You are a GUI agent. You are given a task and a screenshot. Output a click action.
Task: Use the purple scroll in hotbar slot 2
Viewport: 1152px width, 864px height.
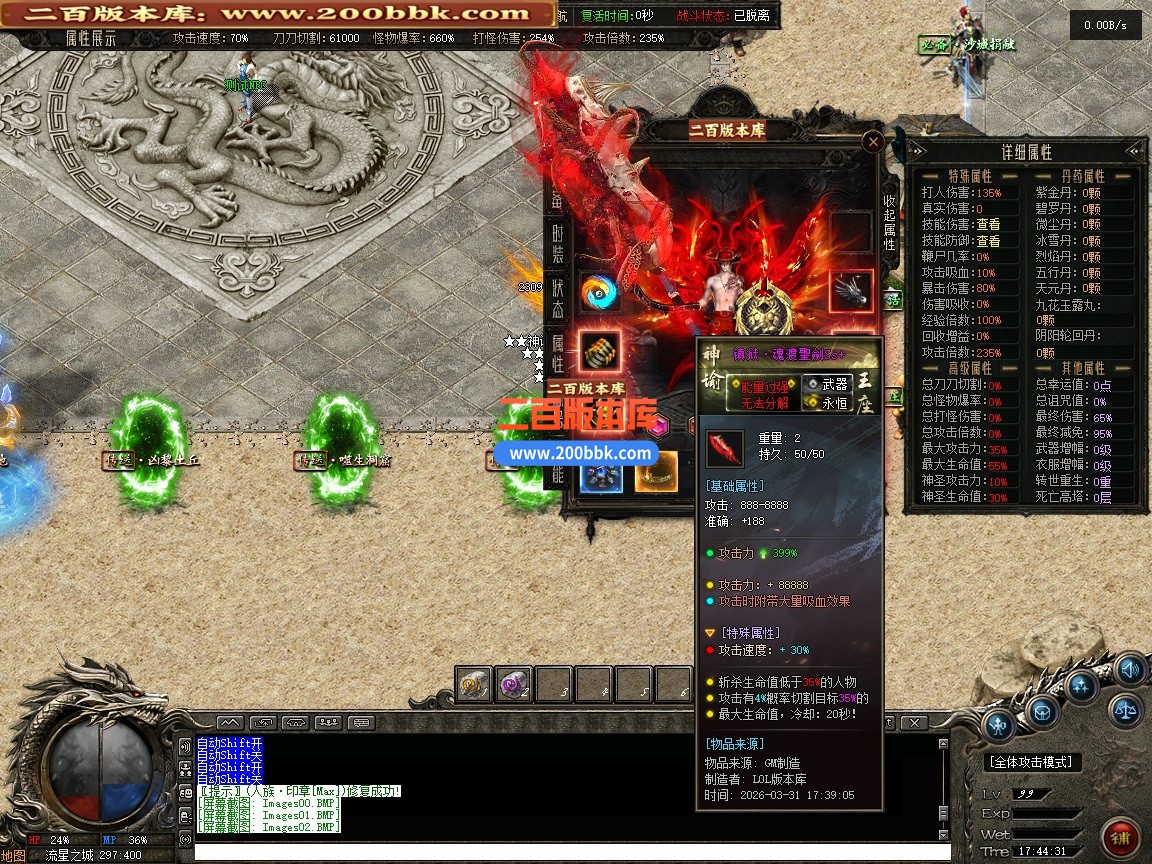click(514, 685)
